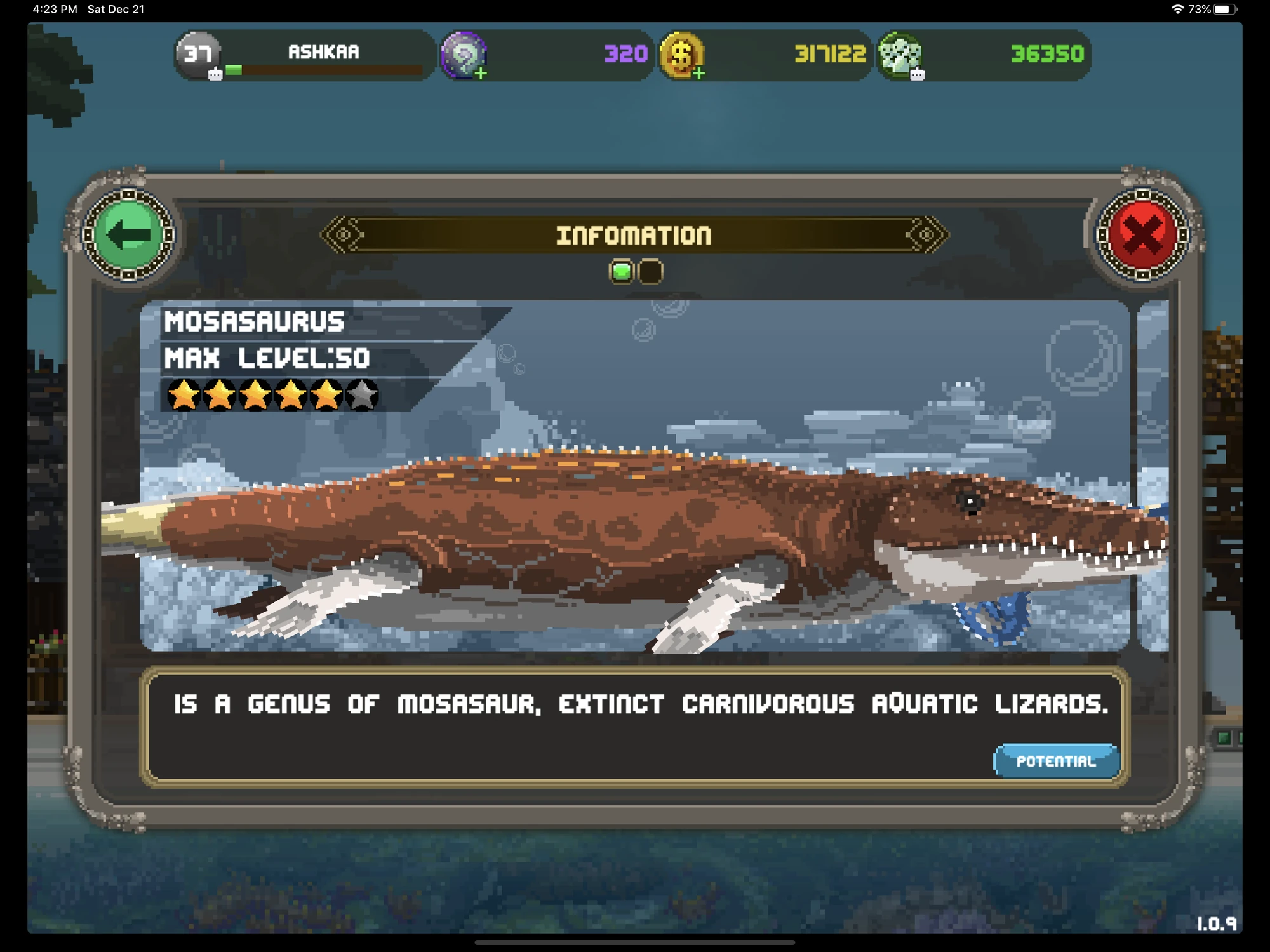Image resolution: width=1270 pixels, height=952 pixels.
Task: Click the bubble icon beside the gem counter
Action: pos(917,76)
